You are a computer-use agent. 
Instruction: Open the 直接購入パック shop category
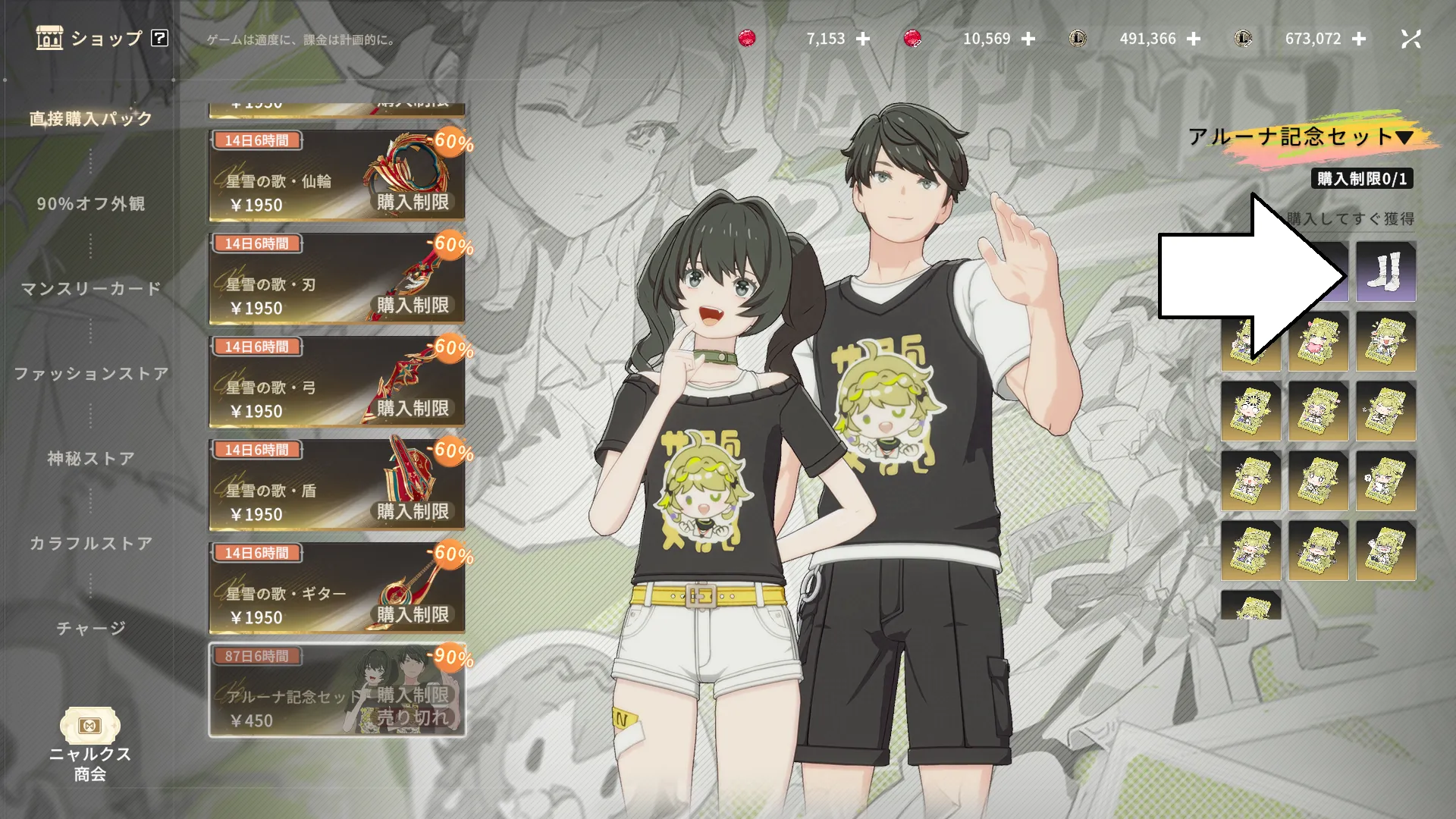[91, 119]
